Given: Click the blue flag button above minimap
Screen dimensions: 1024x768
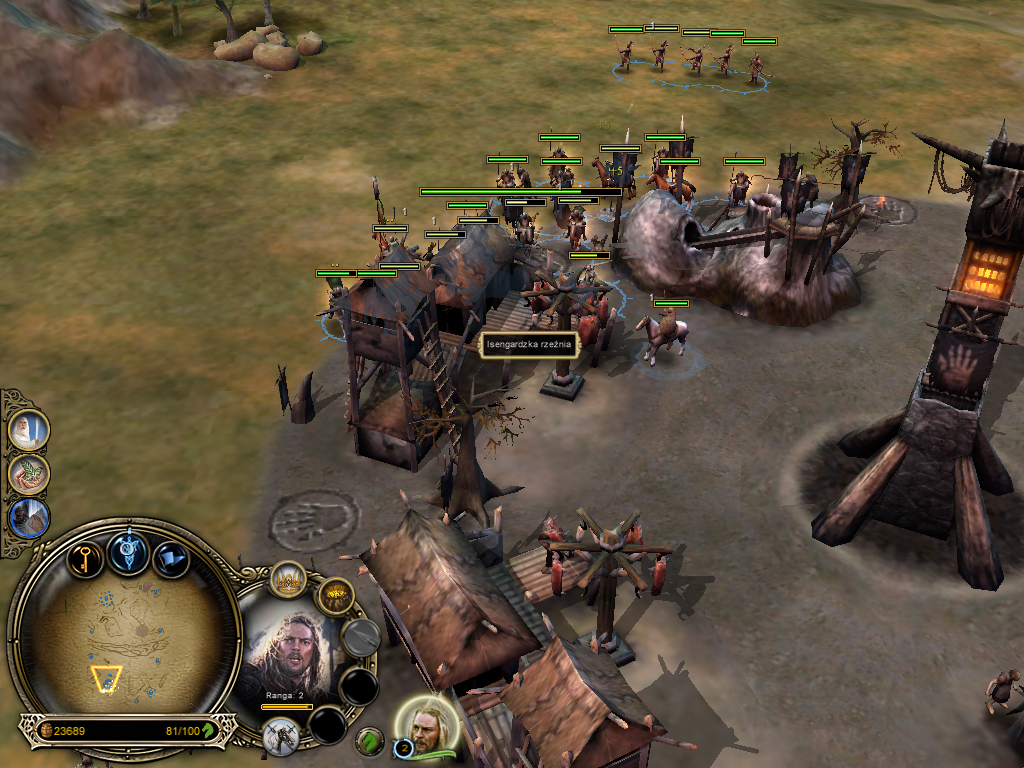Looking at the screenshot, I should [x=171, y=558].
